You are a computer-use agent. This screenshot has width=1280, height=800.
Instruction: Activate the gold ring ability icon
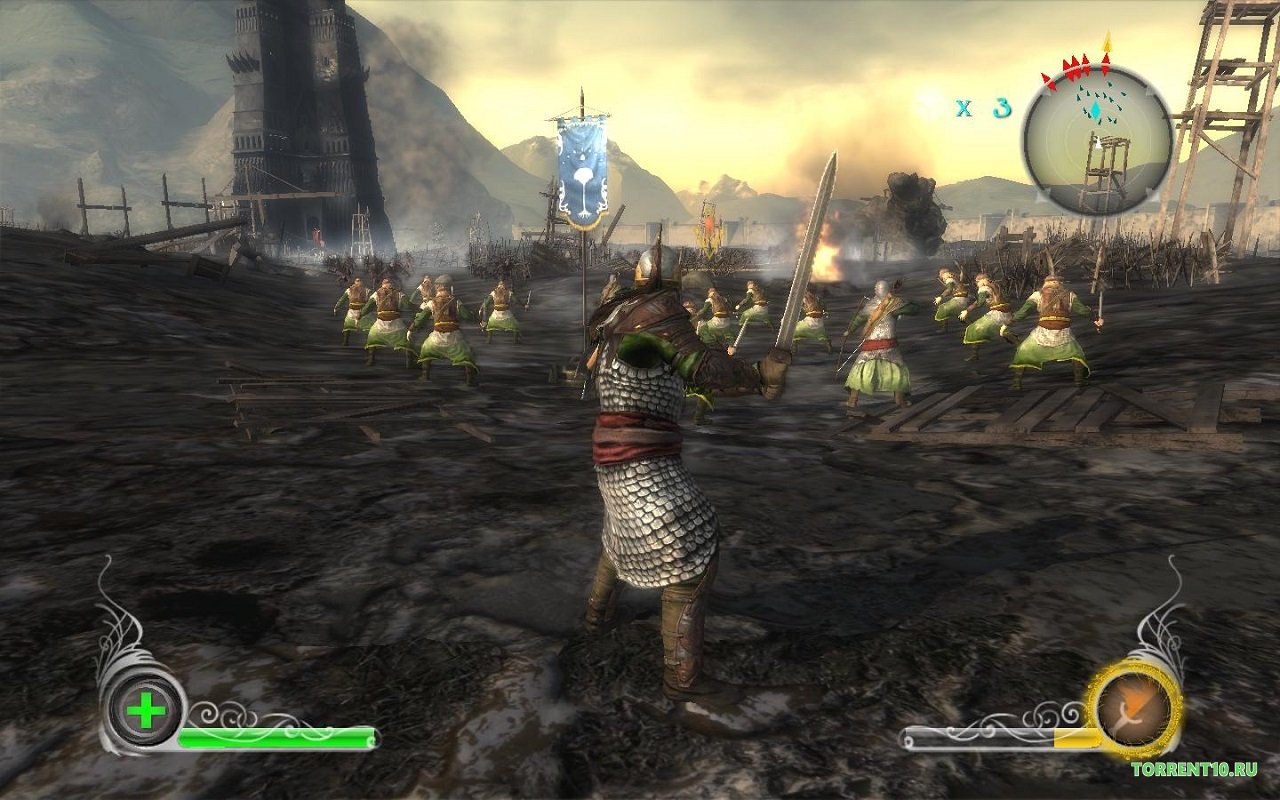[x=1134, y=709]
